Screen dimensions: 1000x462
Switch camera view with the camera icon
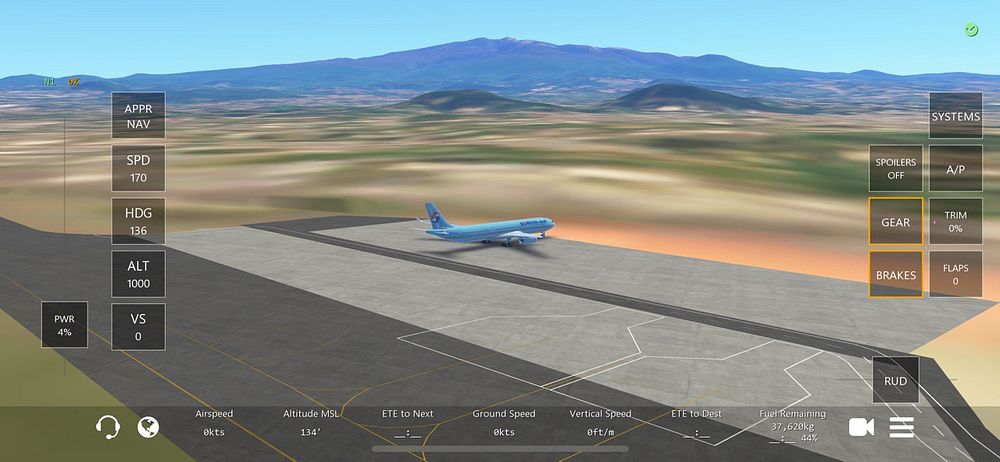[861, 427]
